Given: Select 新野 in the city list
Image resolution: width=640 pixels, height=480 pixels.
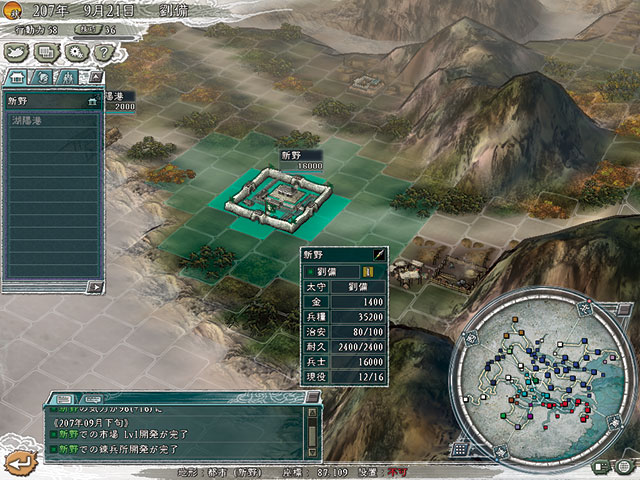Looking at the screenshot, I should pos(52,101).
